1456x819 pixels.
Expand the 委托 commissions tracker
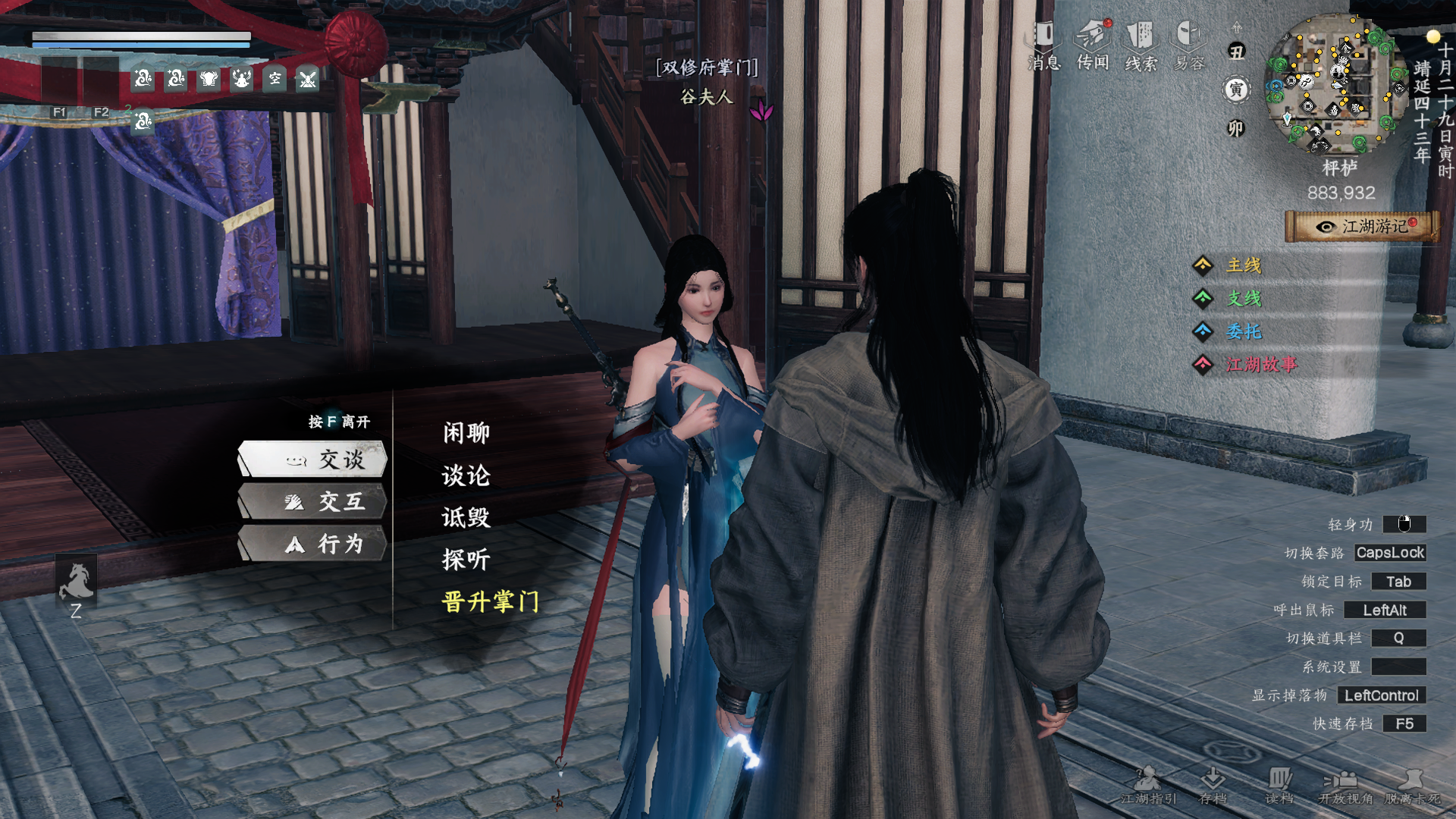pos(1244,331)
